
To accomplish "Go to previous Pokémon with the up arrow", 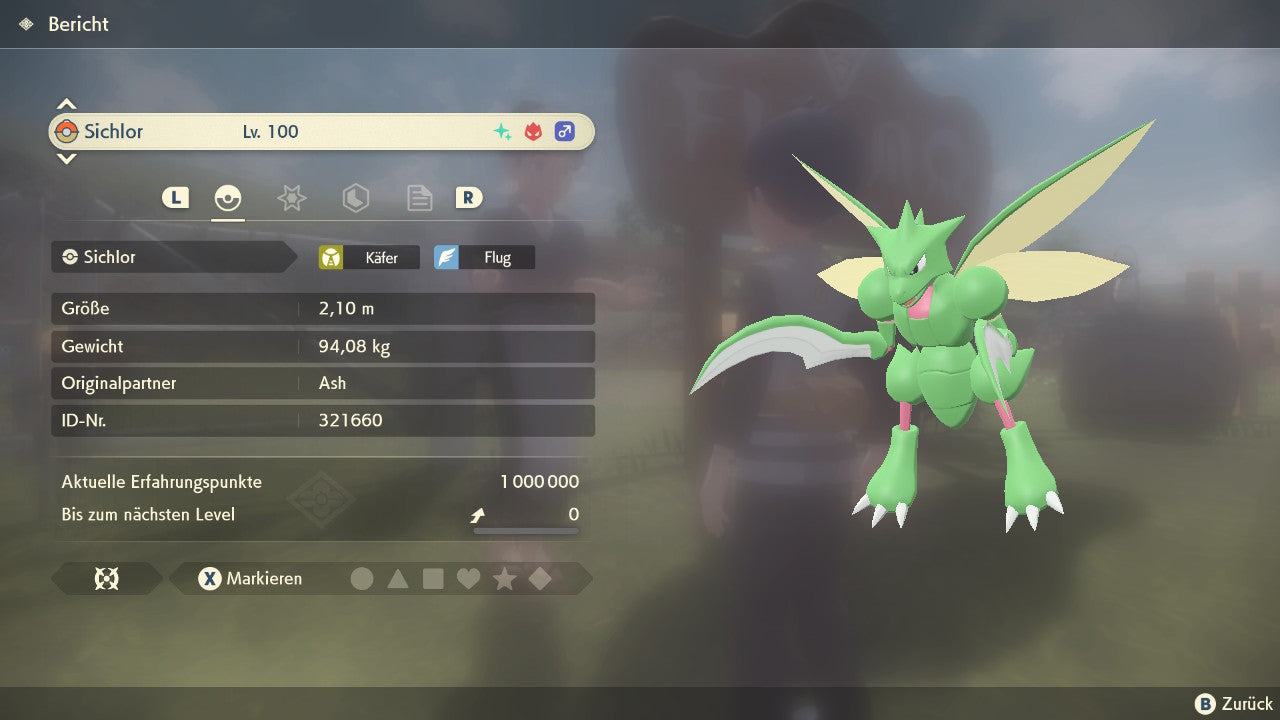I will click(x=66, y=104).
